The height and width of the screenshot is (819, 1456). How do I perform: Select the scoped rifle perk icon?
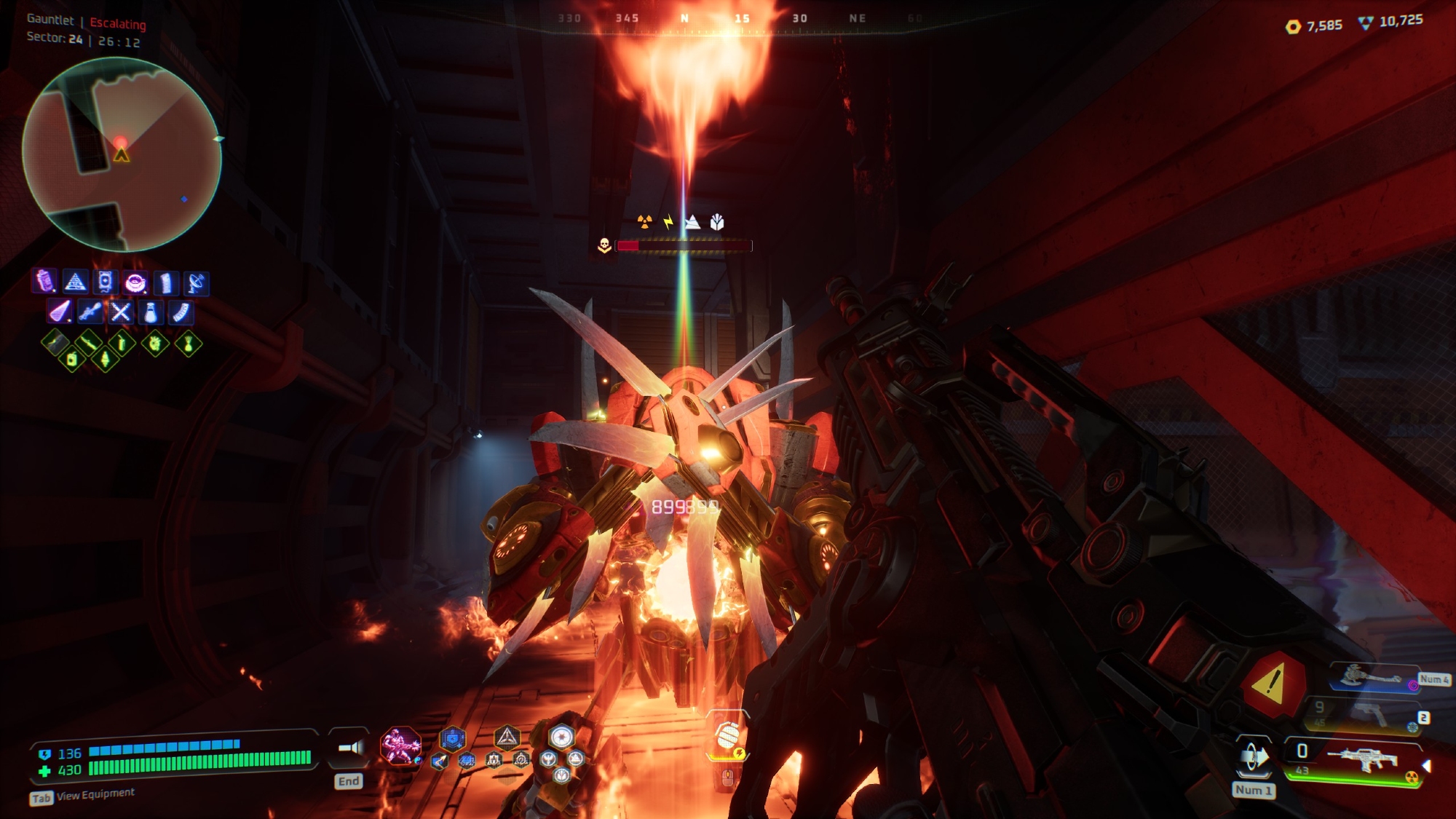[90, 312]
